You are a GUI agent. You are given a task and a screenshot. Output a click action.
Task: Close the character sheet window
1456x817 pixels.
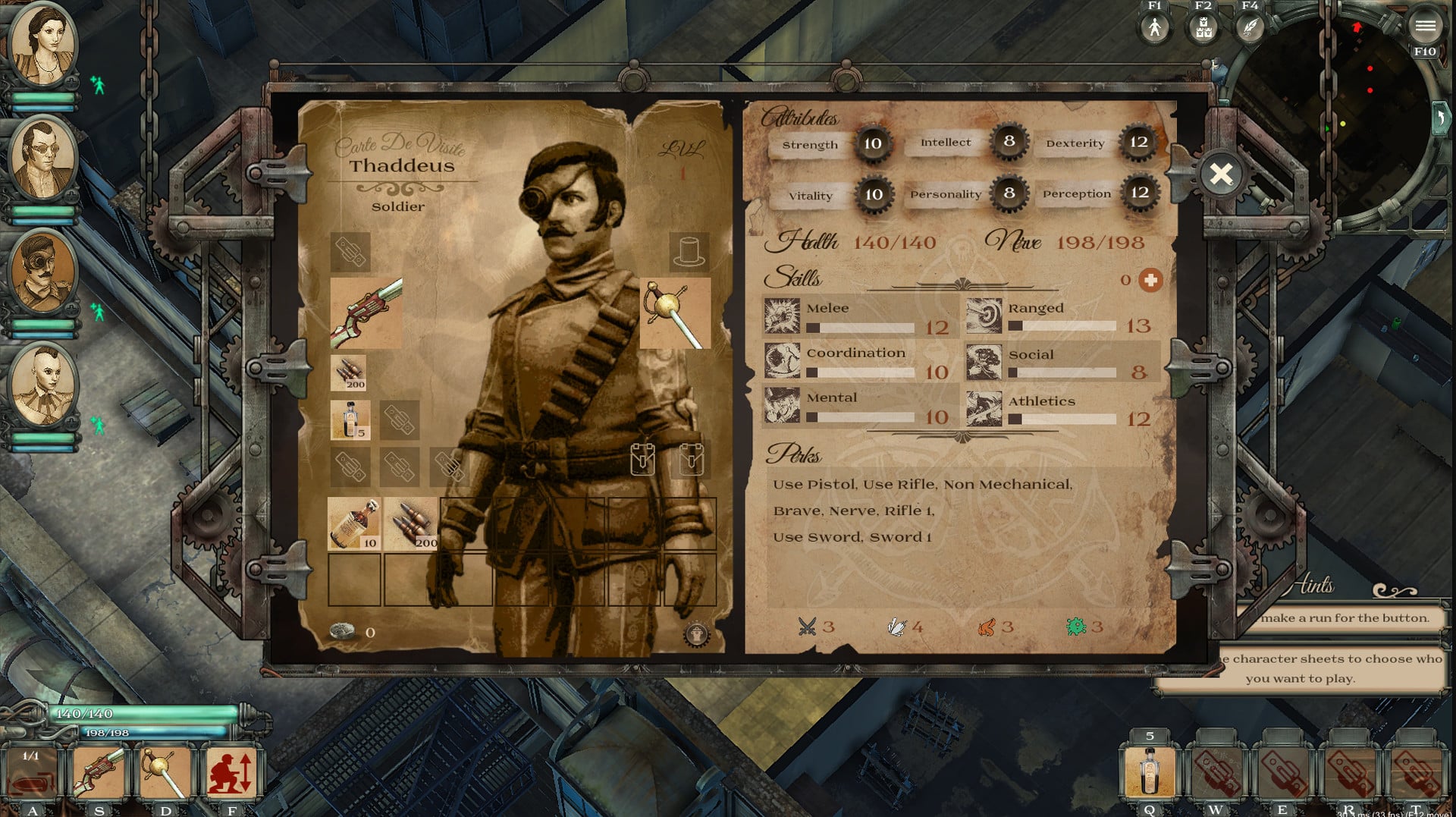coord(1221,174)
